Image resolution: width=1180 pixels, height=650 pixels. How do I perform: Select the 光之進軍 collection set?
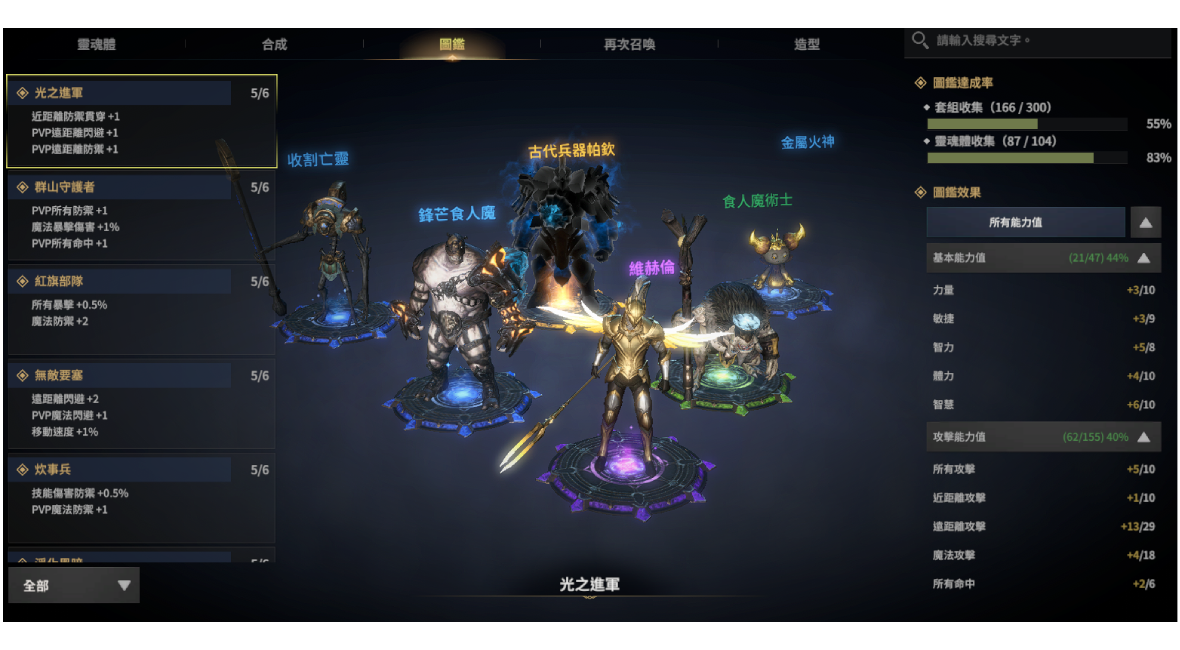[141, 121]
